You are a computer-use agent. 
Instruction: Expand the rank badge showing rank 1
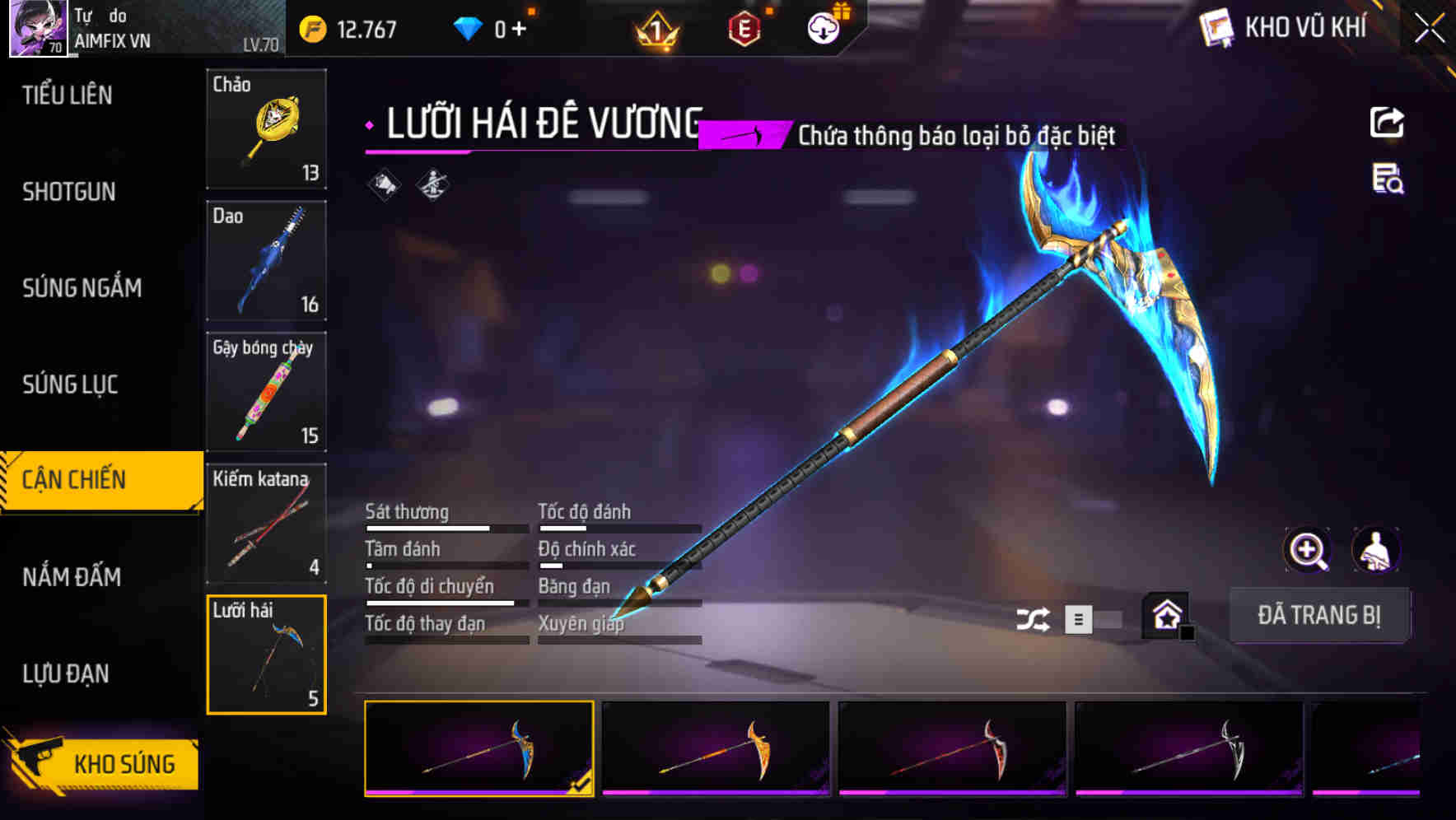point(656,29)
